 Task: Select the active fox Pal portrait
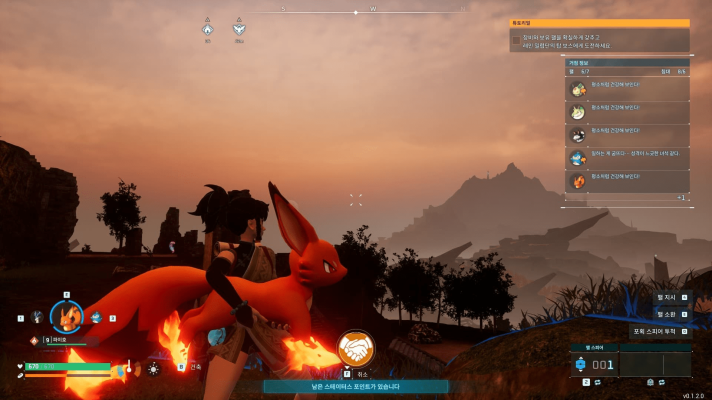[x=67, y=316]
